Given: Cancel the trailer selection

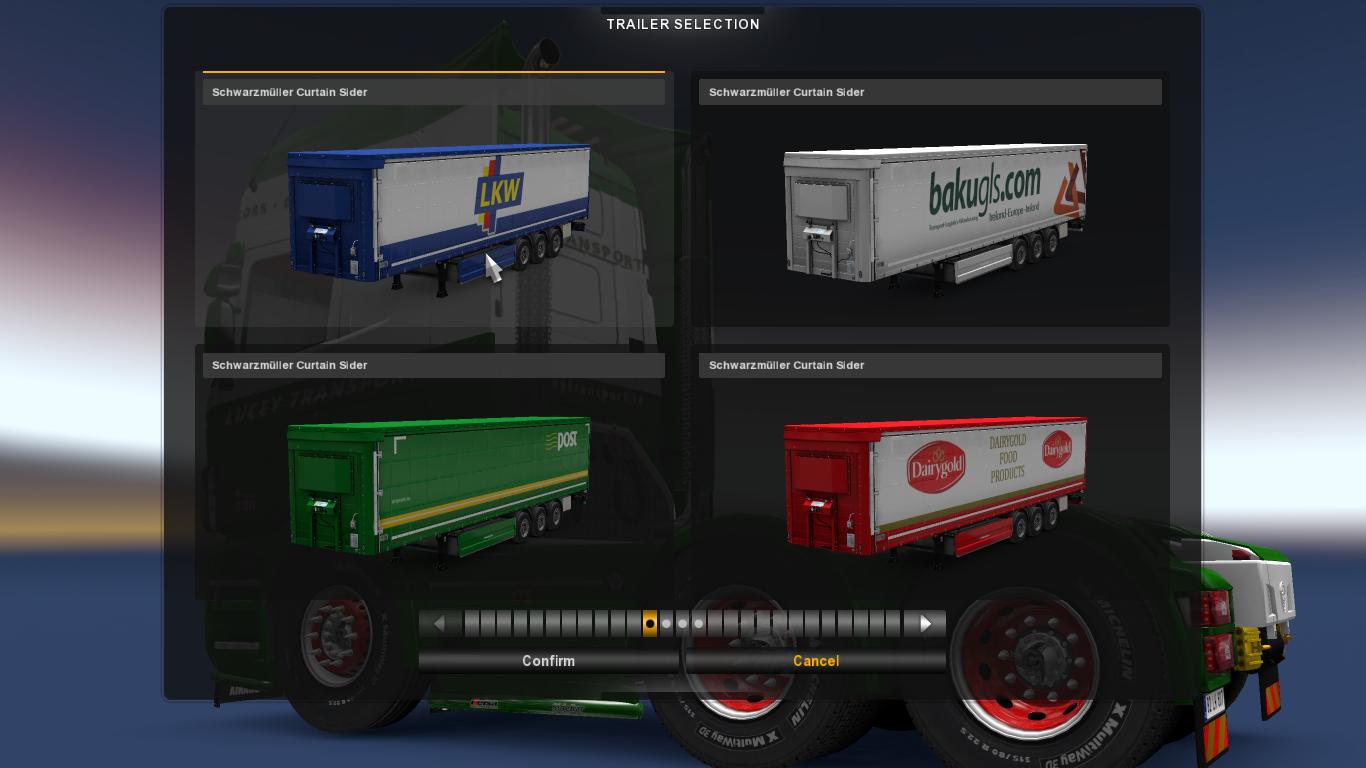Looking at the screenshot, I should coord(816,661).
